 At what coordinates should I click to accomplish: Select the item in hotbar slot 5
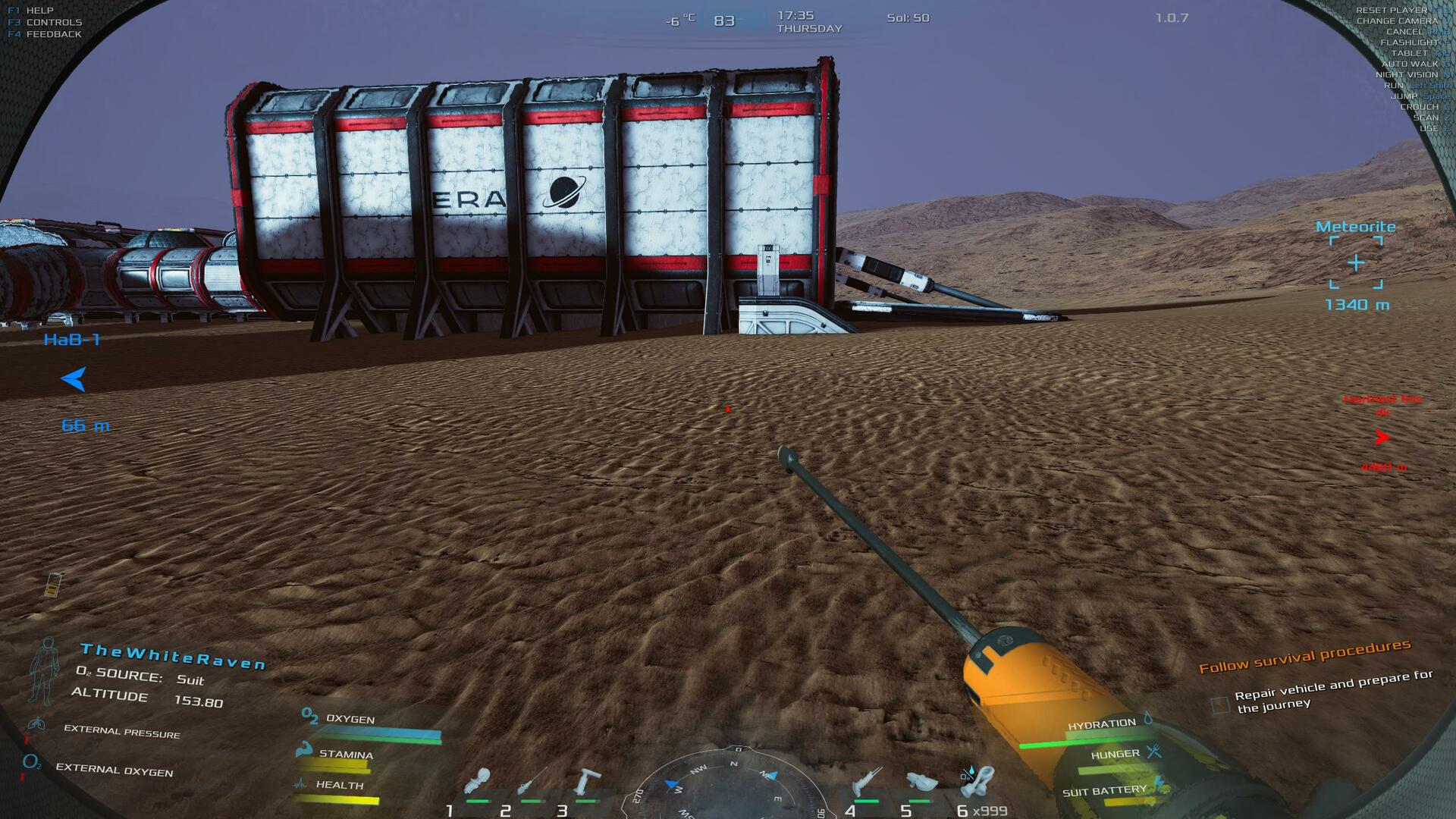pos(921,783)
